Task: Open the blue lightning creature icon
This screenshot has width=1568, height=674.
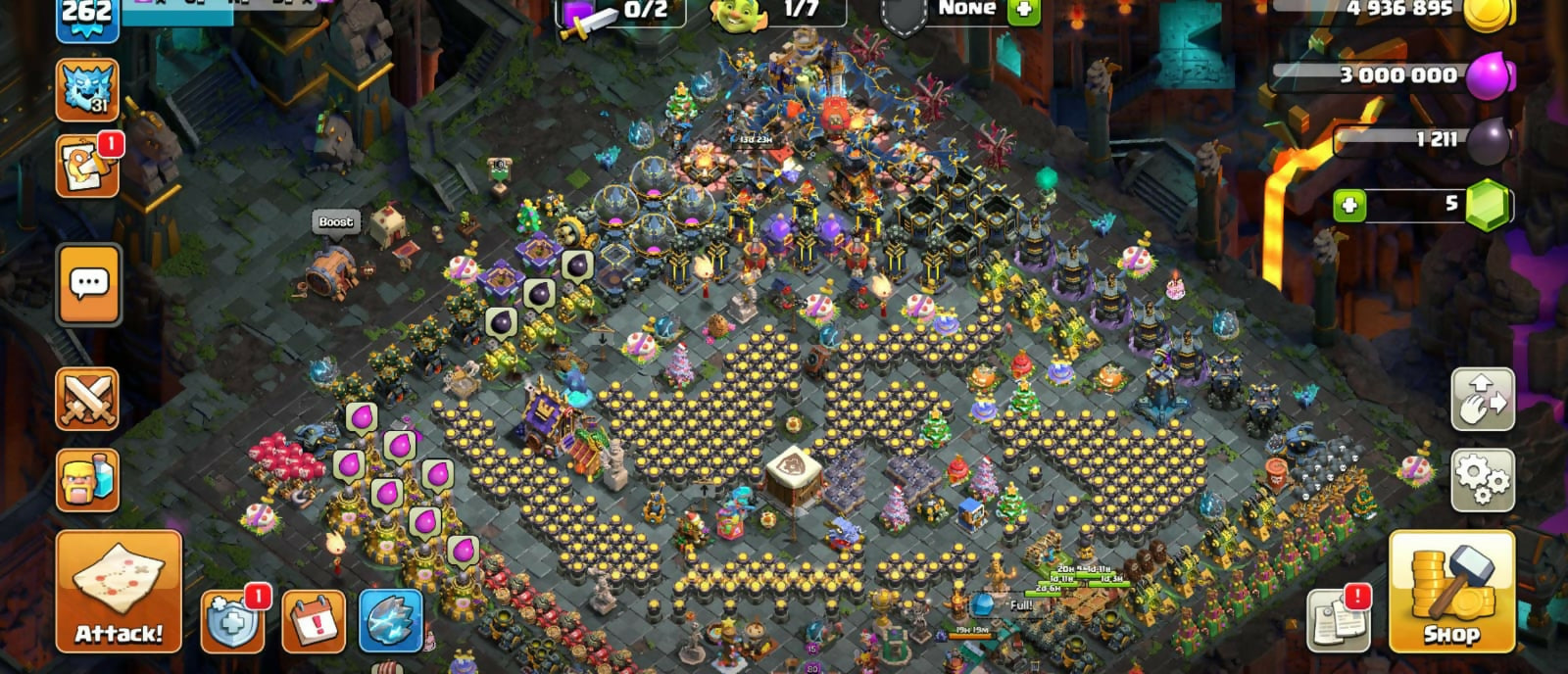Action: point(391,621)
